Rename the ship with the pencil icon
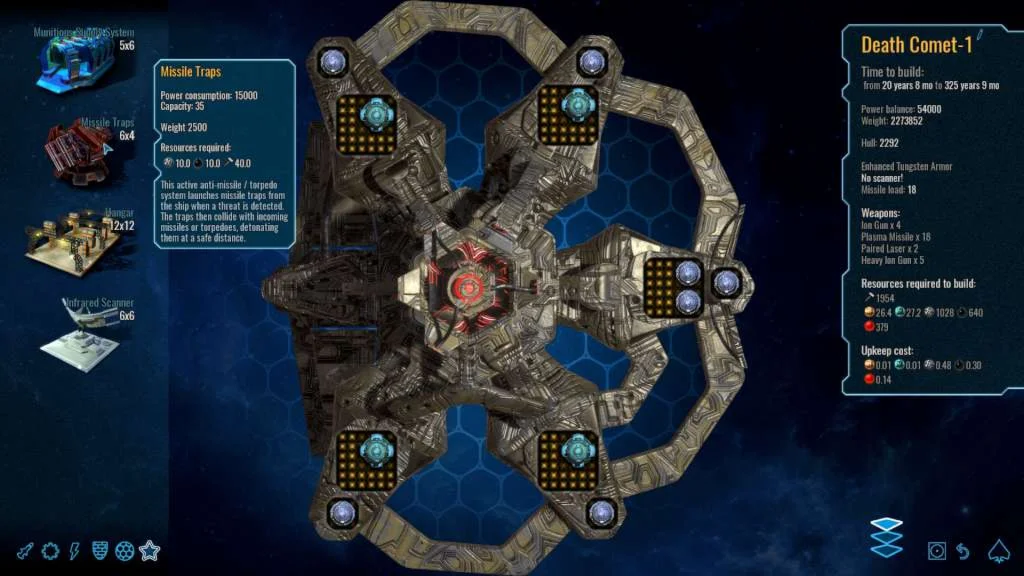The image size is (1024, 576). [x=981, y=37]
